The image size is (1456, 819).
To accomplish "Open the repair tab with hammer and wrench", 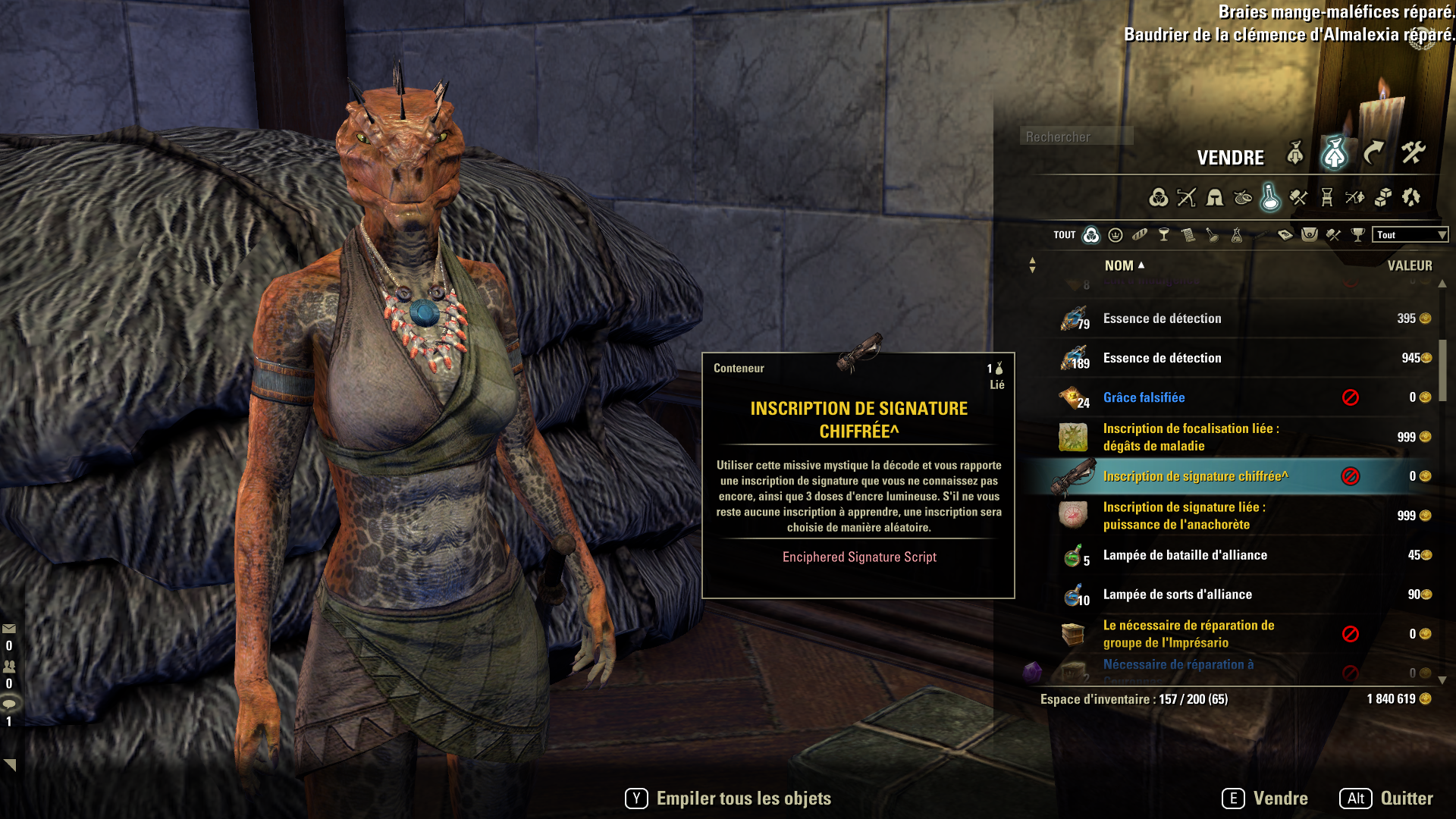I will [1413, 154].
